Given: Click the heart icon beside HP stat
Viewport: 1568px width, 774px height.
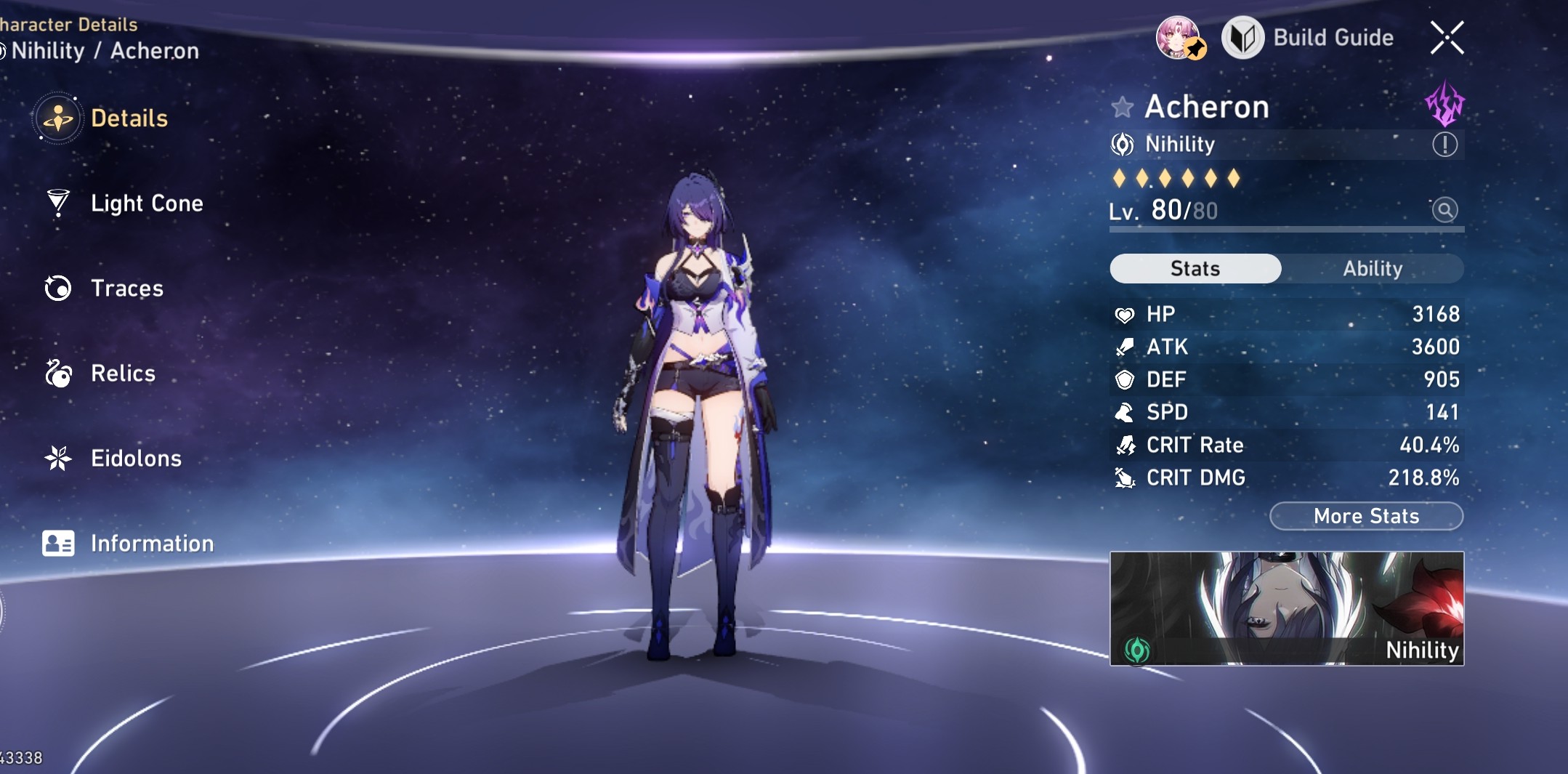Looking at the screenshot, I should (x=1126, y=314).
